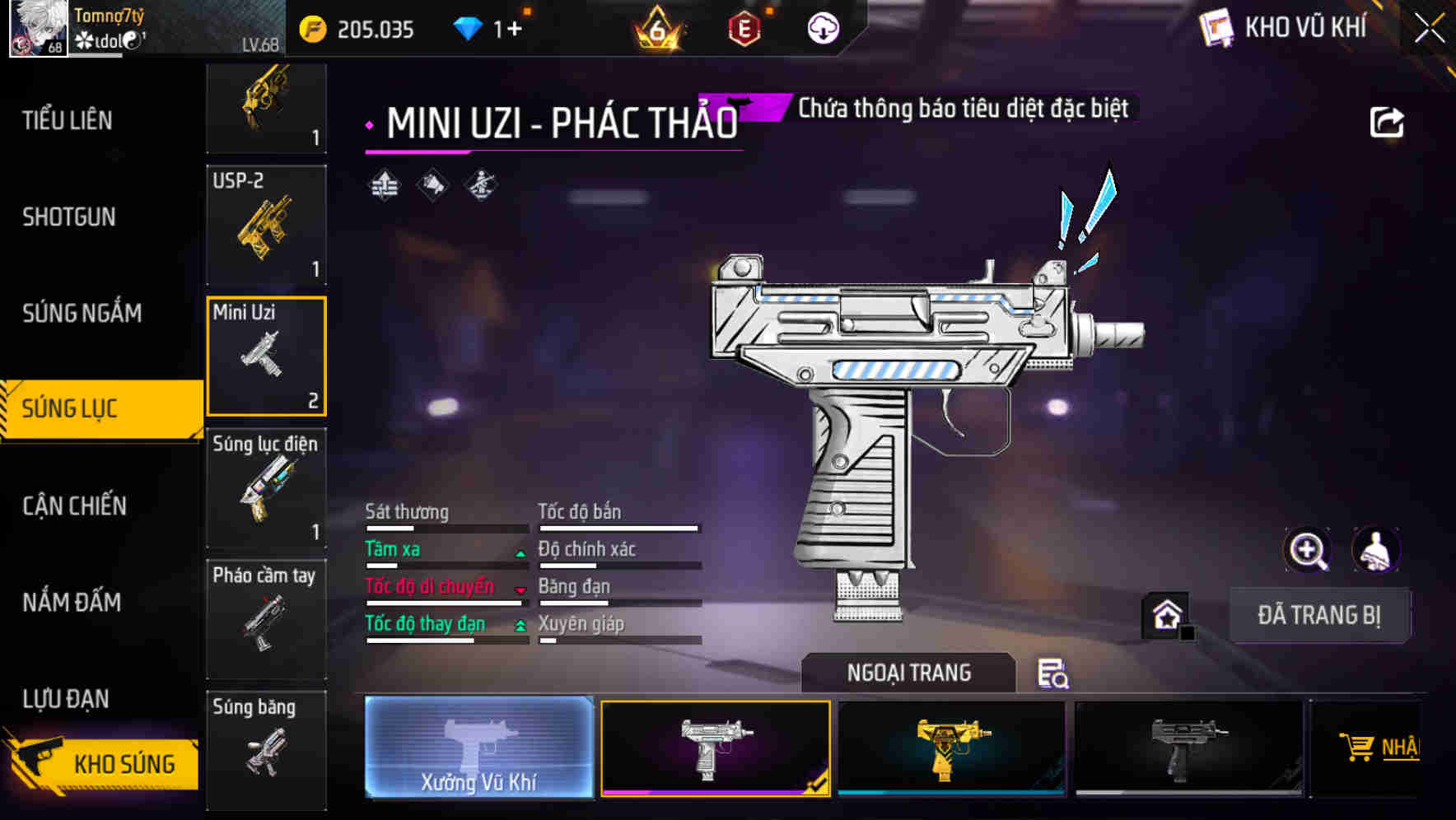Choose the Súng lục điện slot

[x=266, y=487]
